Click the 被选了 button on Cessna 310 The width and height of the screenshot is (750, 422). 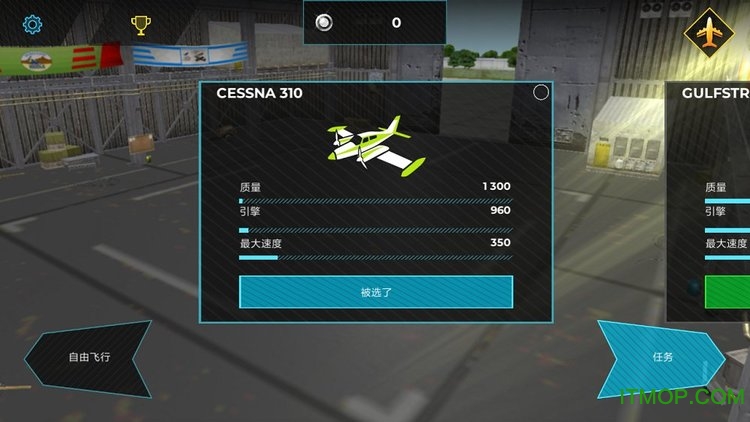tap(376, 292)
